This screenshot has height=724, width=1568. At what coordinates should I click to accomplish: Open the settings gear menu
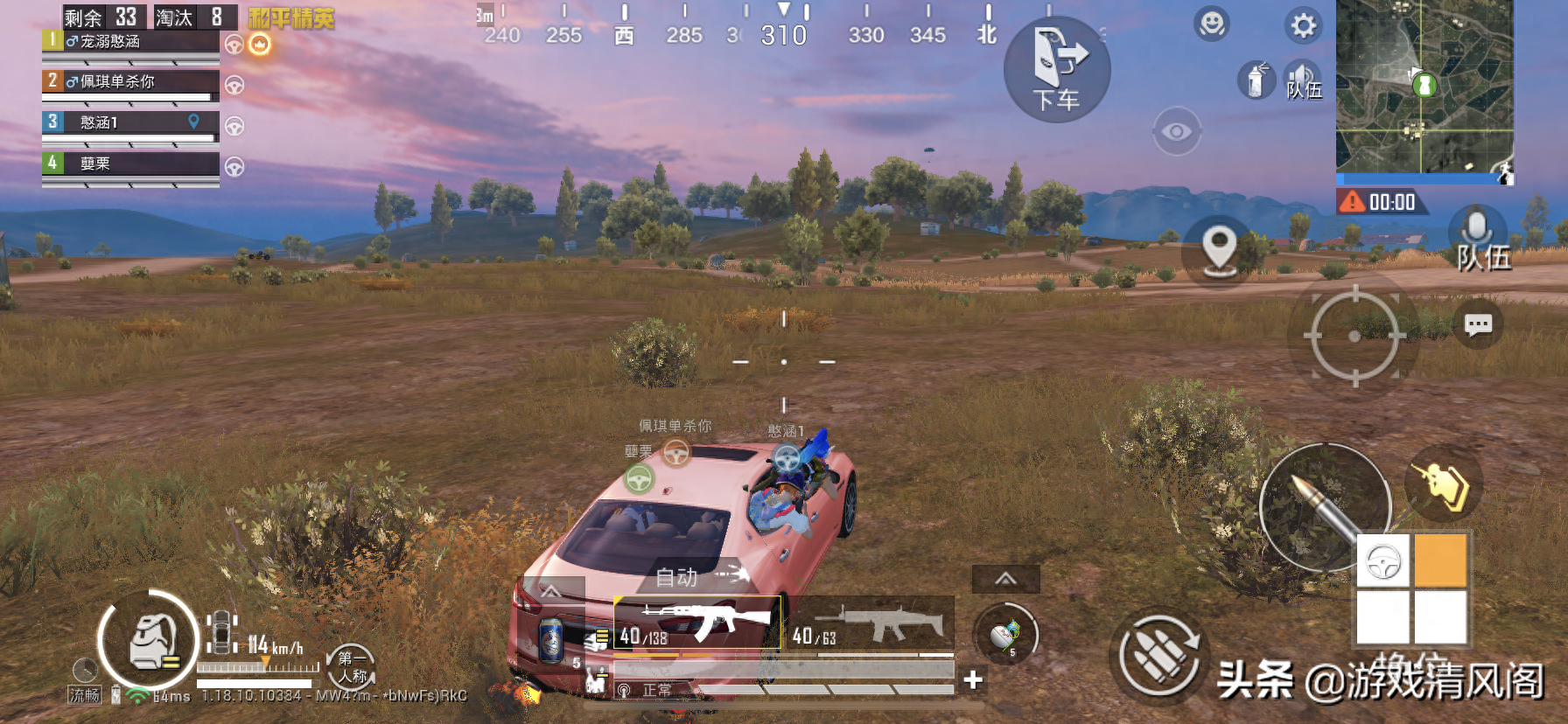point(1303,25)
